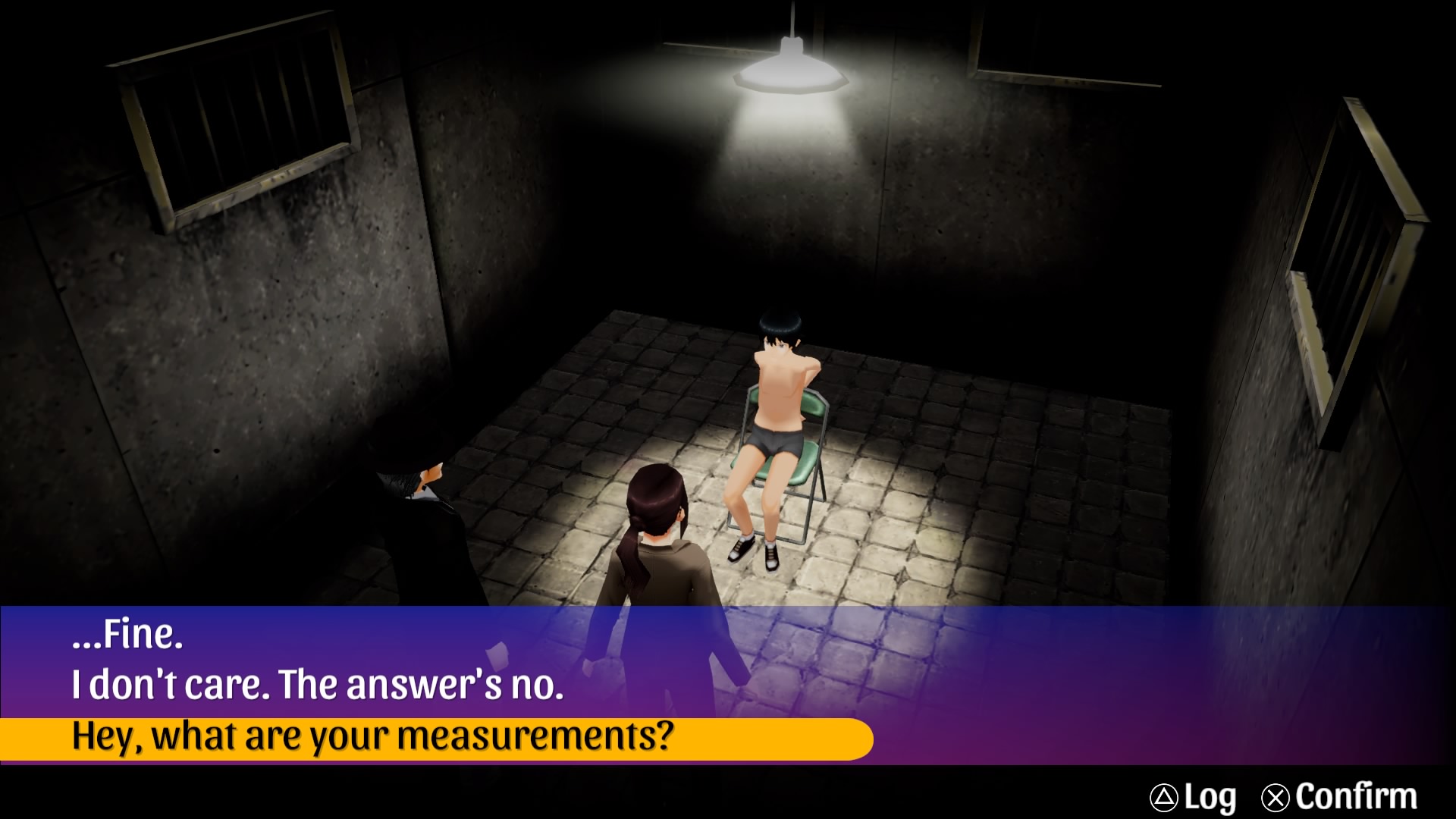Choose the "...Fine." reply

click(x=127, y=635)
